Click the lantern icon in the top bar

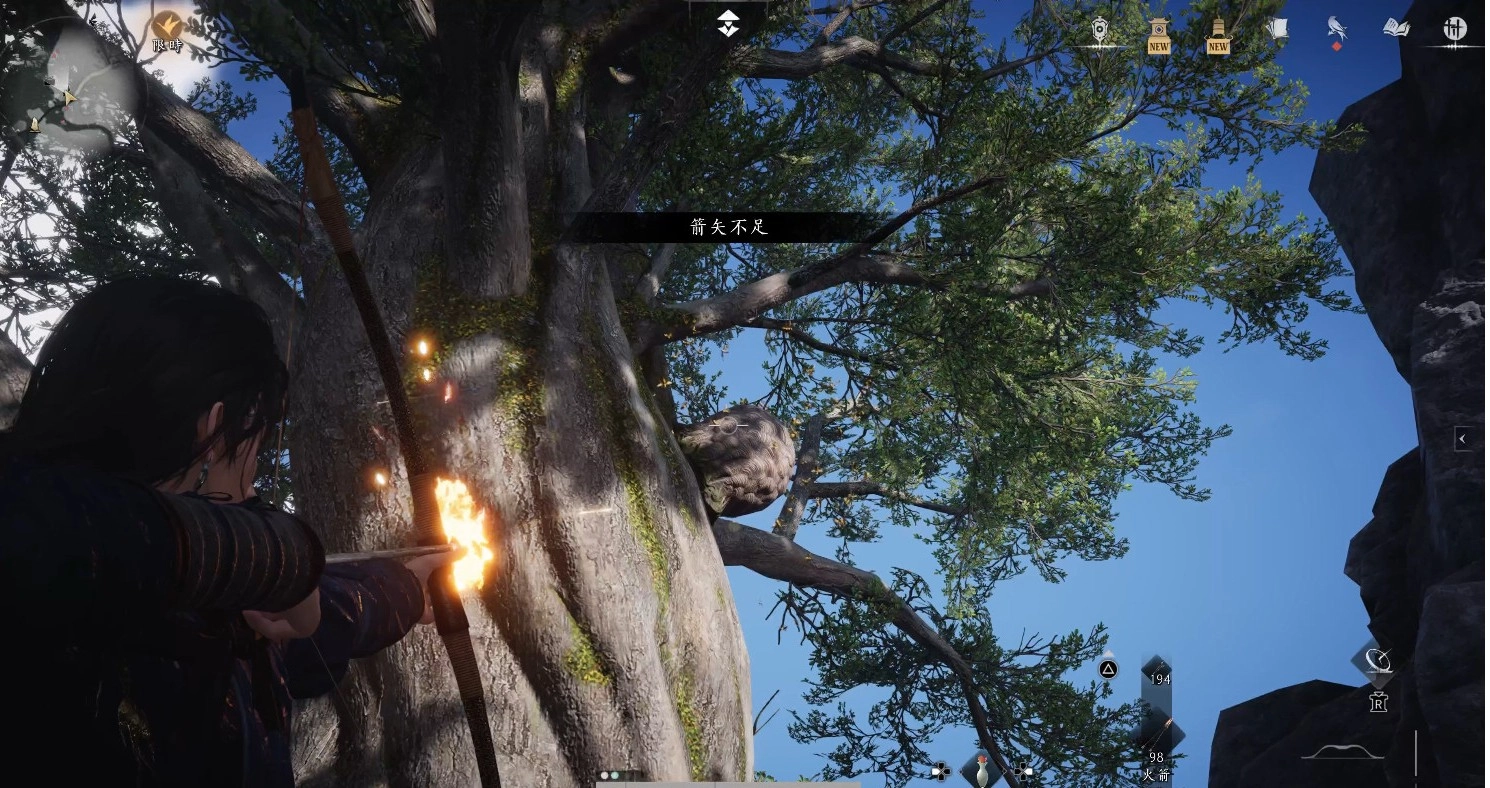click(x=1099, y=30)
